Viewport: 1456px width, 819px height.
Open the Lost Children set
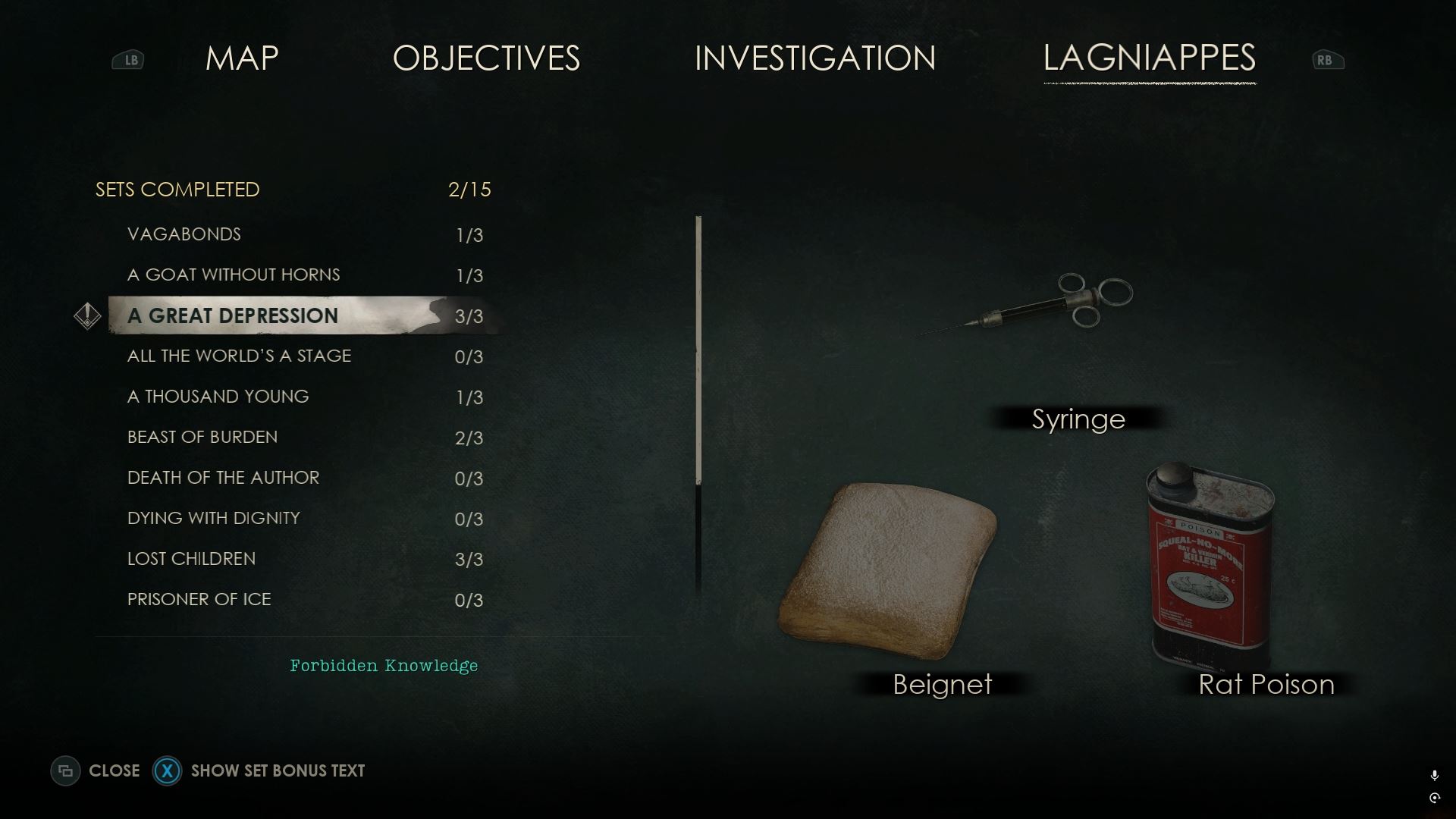tap(191, 559)
